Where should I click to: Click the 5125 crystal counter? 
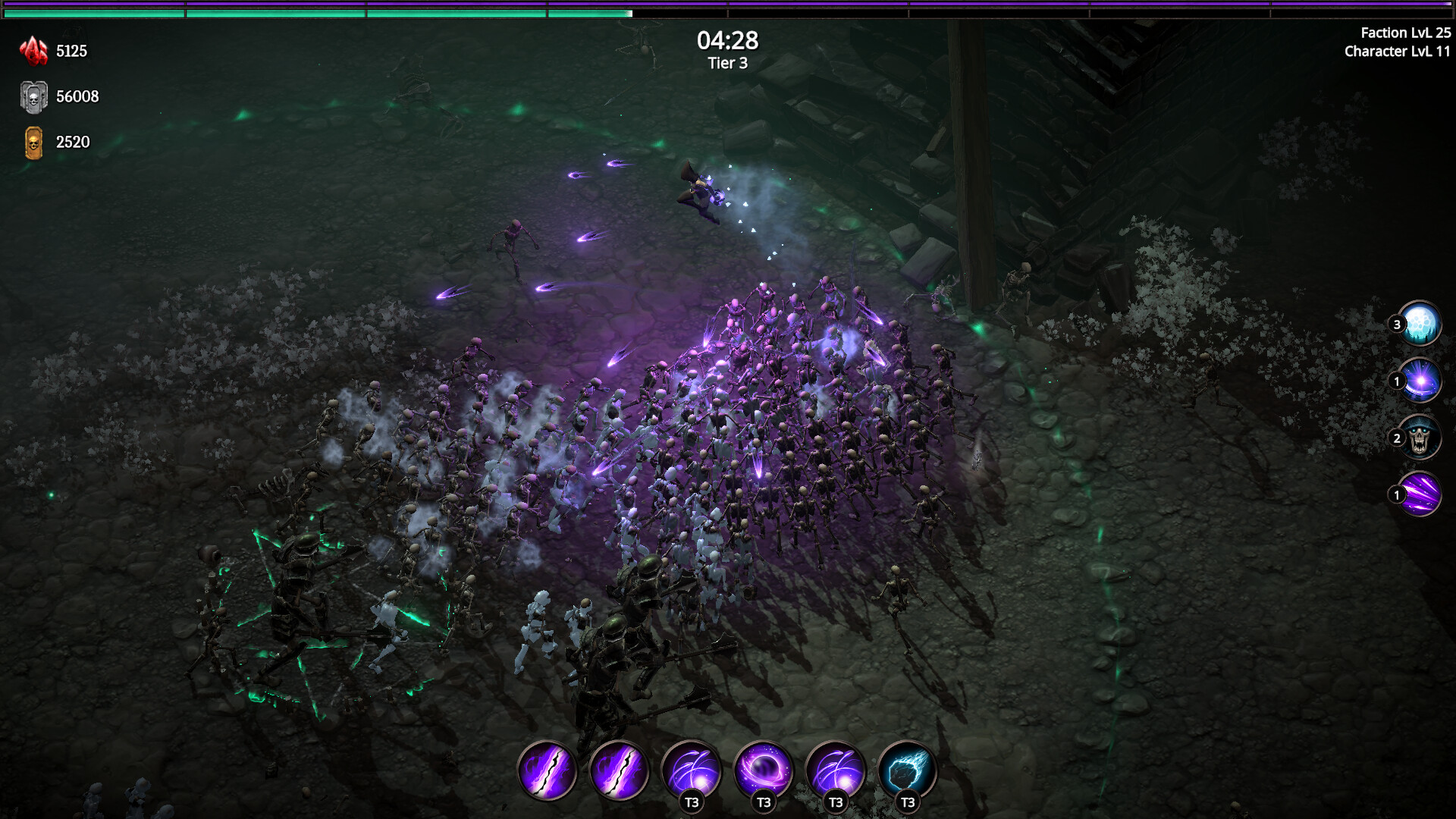point(71,52)
